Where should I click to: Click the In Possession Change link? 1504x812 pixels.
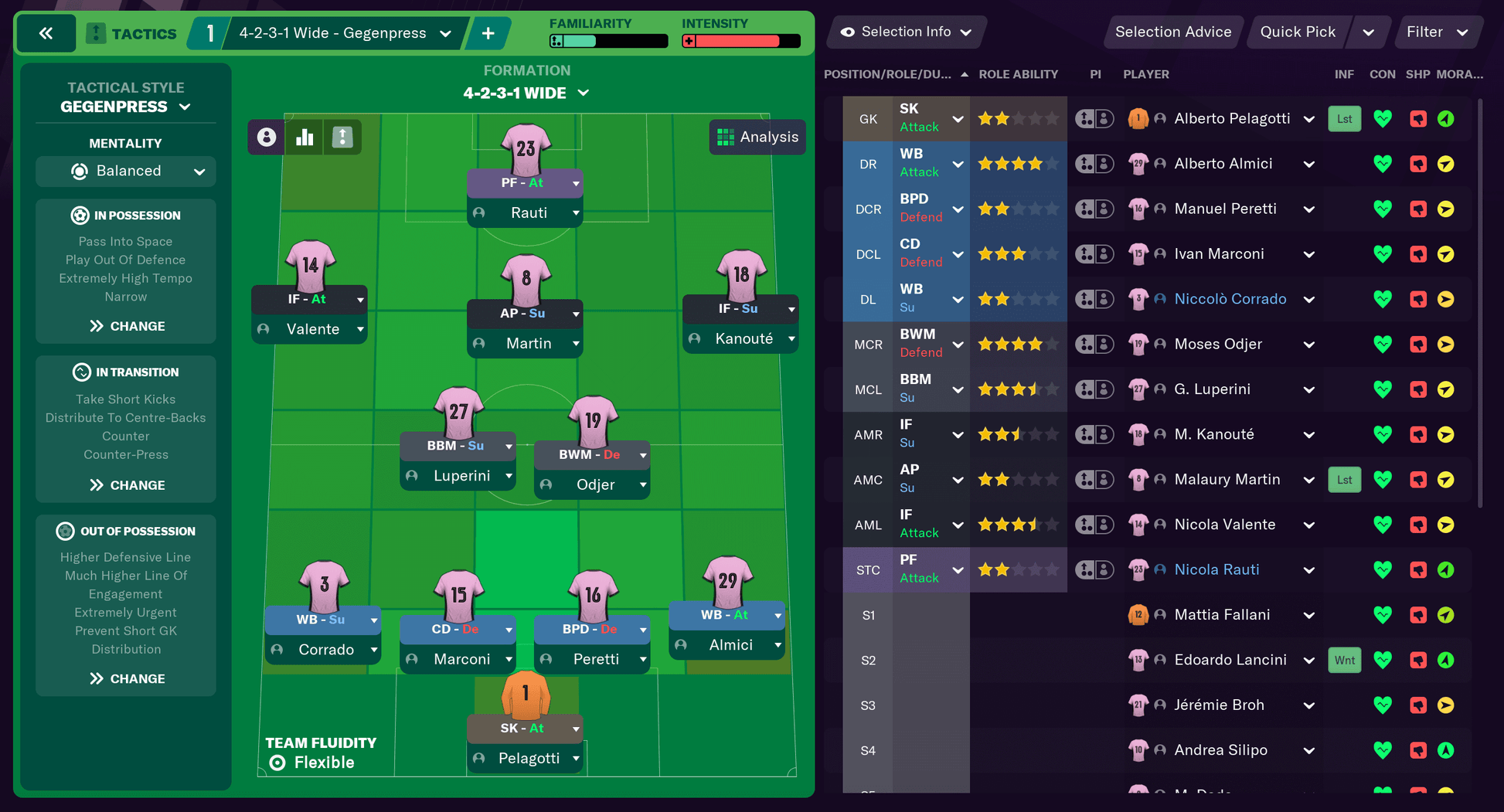(125, 325)
